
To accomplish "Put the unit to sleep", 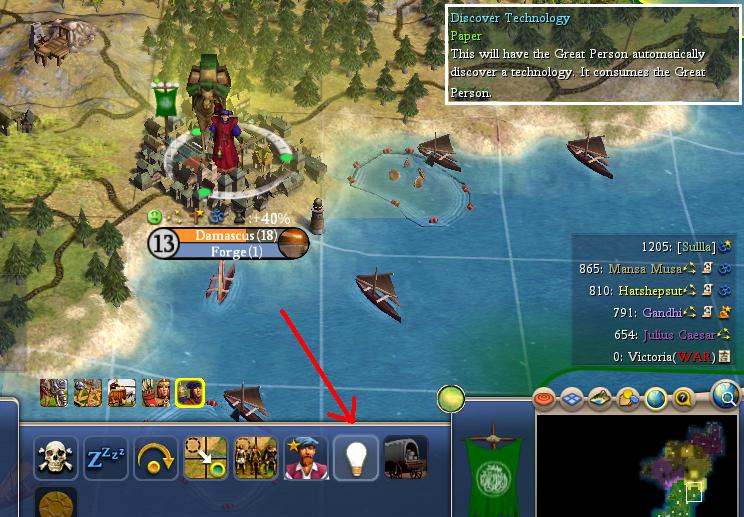I will click(x=105, y=458).
